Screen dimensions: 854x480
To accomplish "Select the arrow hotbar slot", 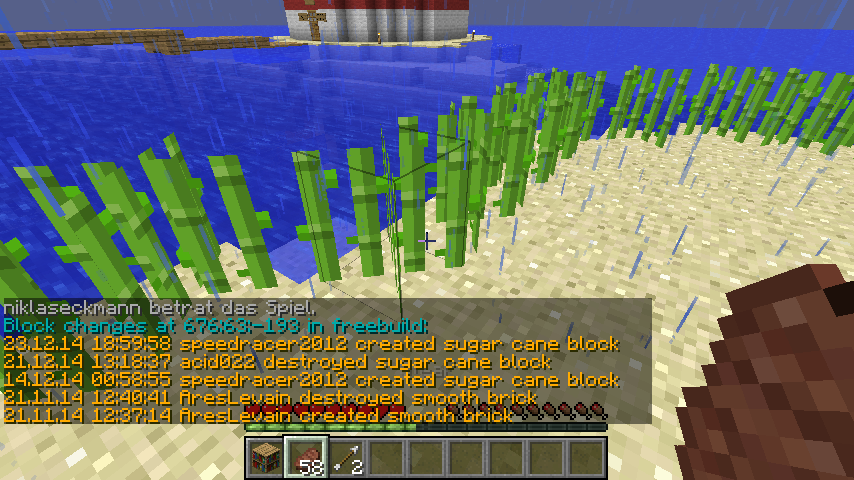I will click(345, 457).
